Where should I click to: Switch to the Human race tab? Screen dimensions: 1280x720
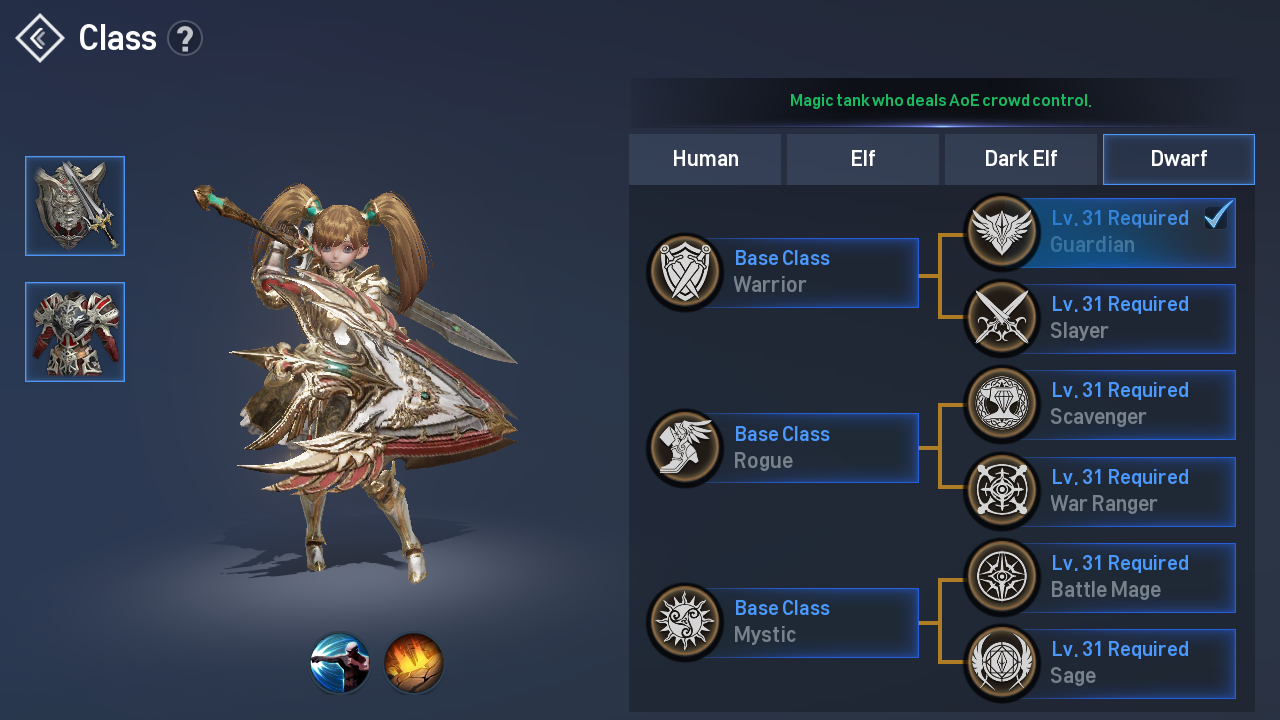click(705, 158)
